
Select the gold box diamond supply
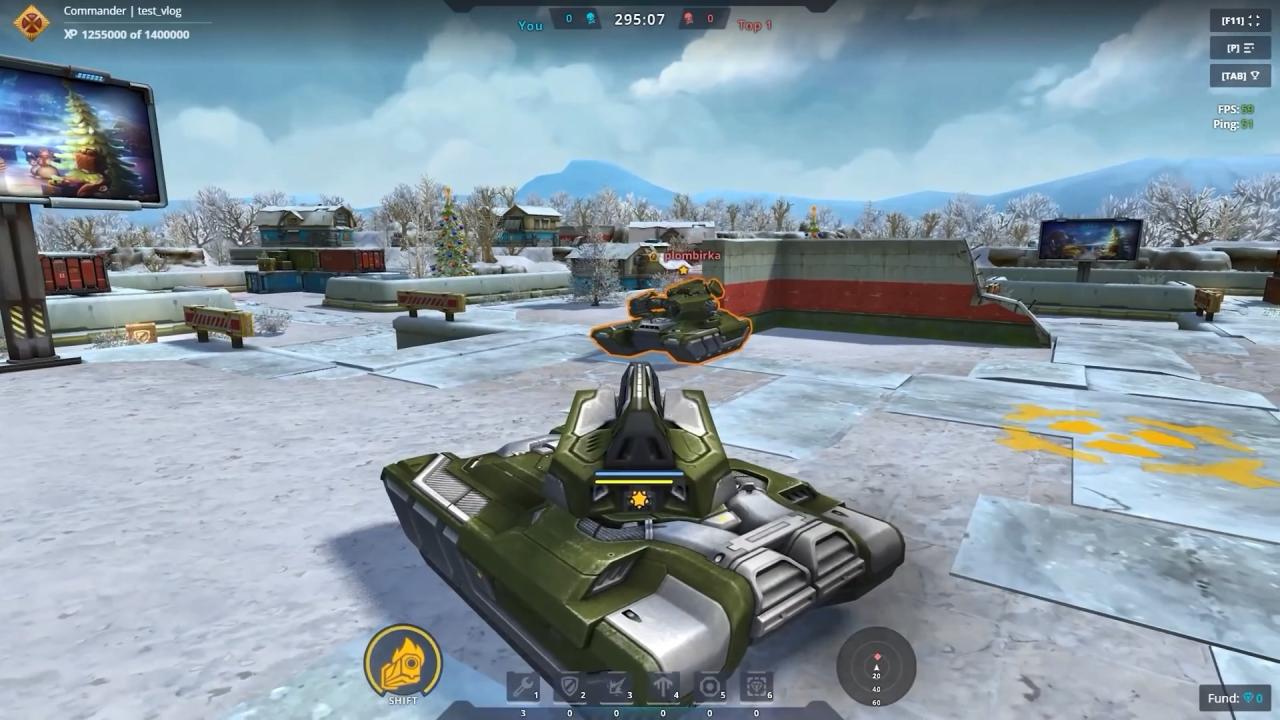756,687
